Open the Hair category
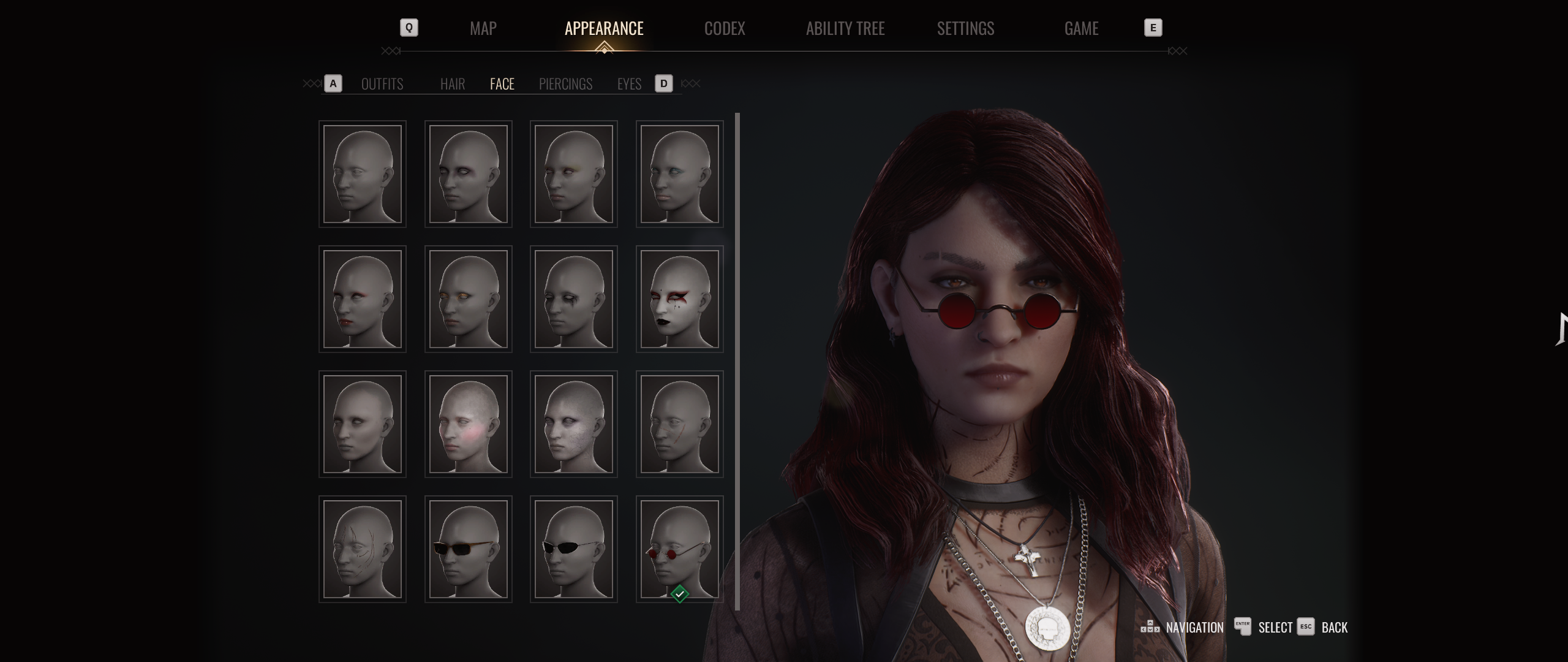The image size is (1568, 662). 452,84
